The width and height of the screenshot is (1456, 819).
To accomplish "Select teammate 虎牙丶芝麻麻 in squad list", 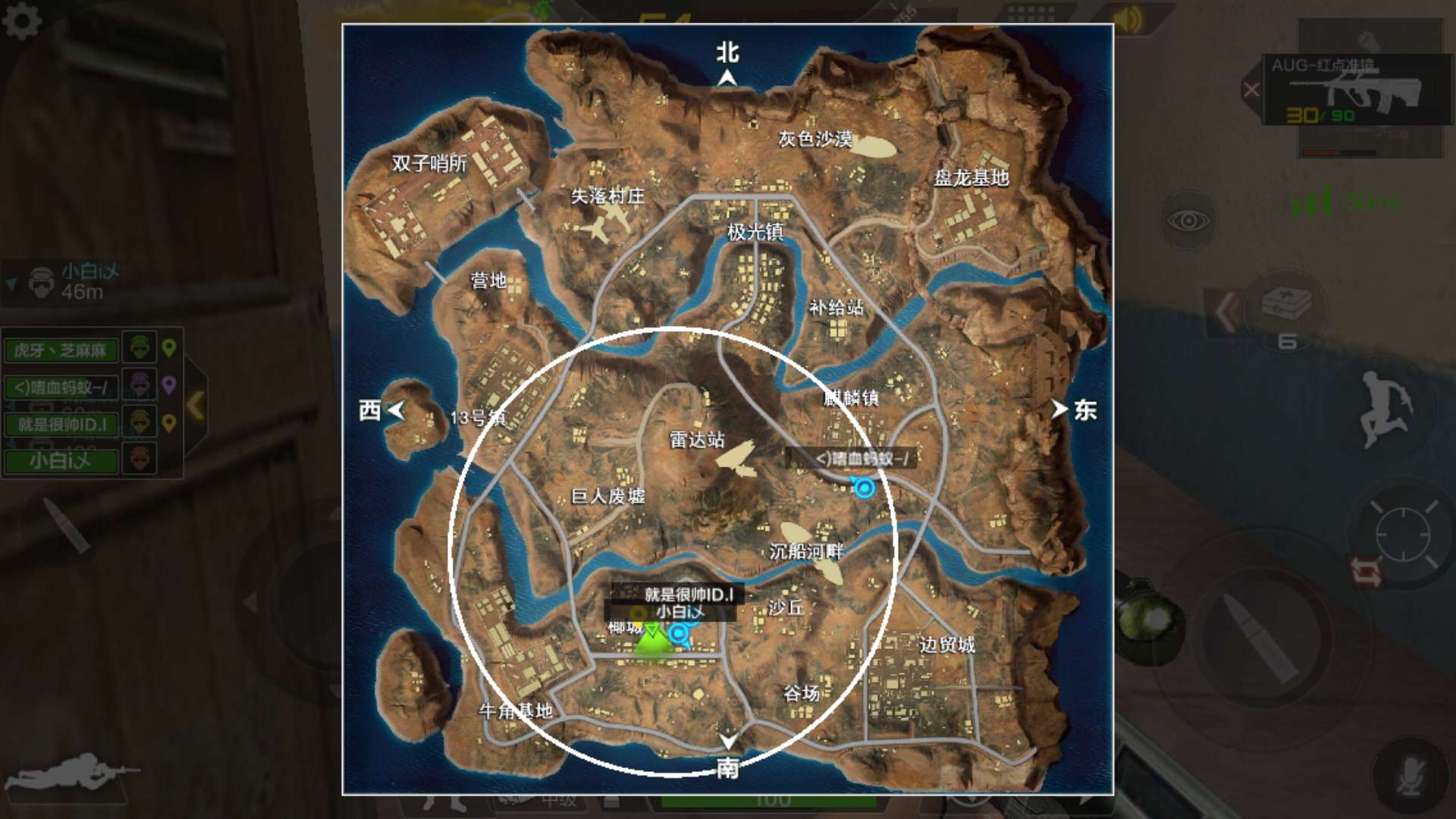I will point(61,350).
